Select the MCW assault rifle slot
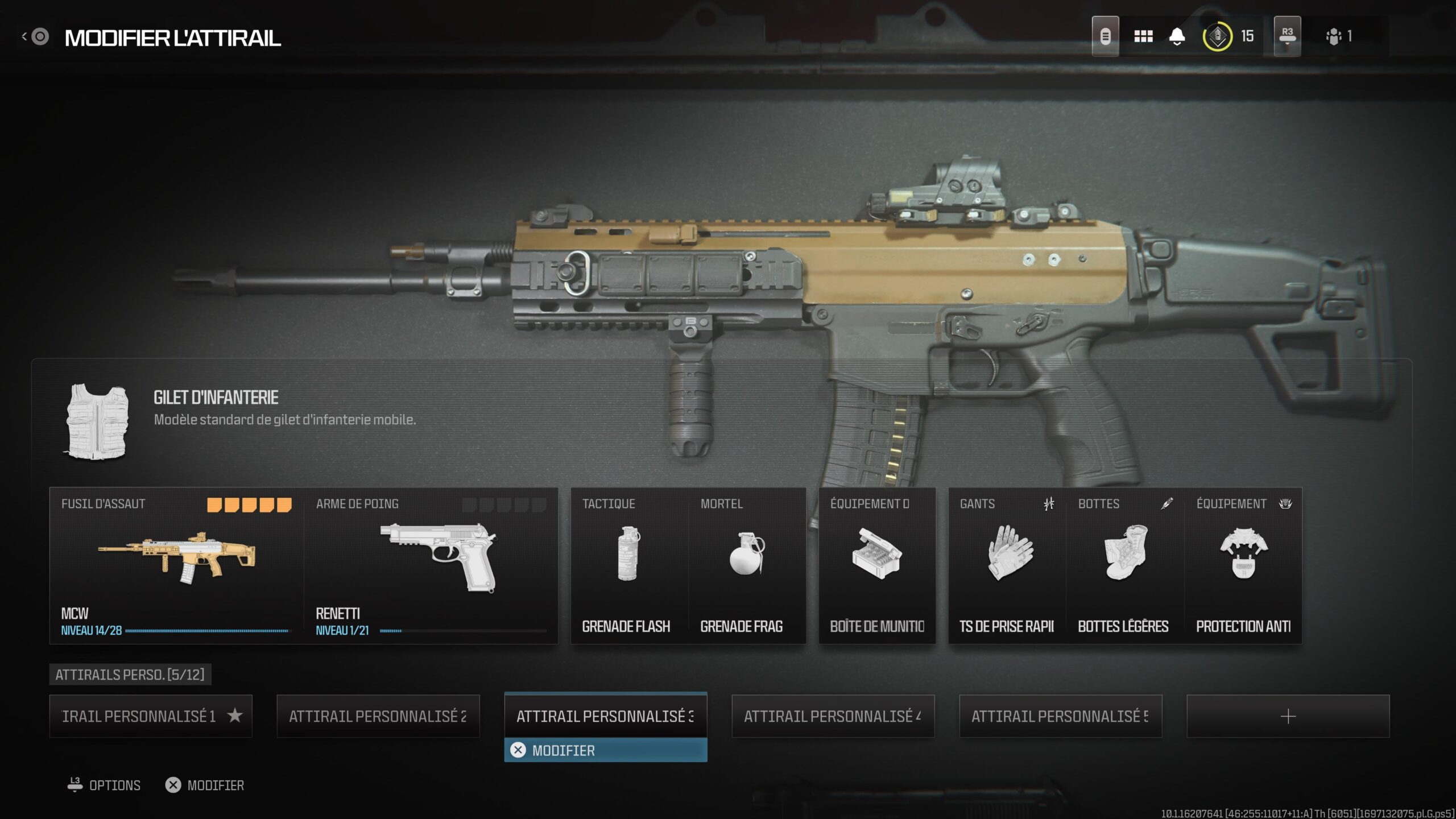Image resolution: width=1456 pixels, height=819 pixels. coord(176,565)
